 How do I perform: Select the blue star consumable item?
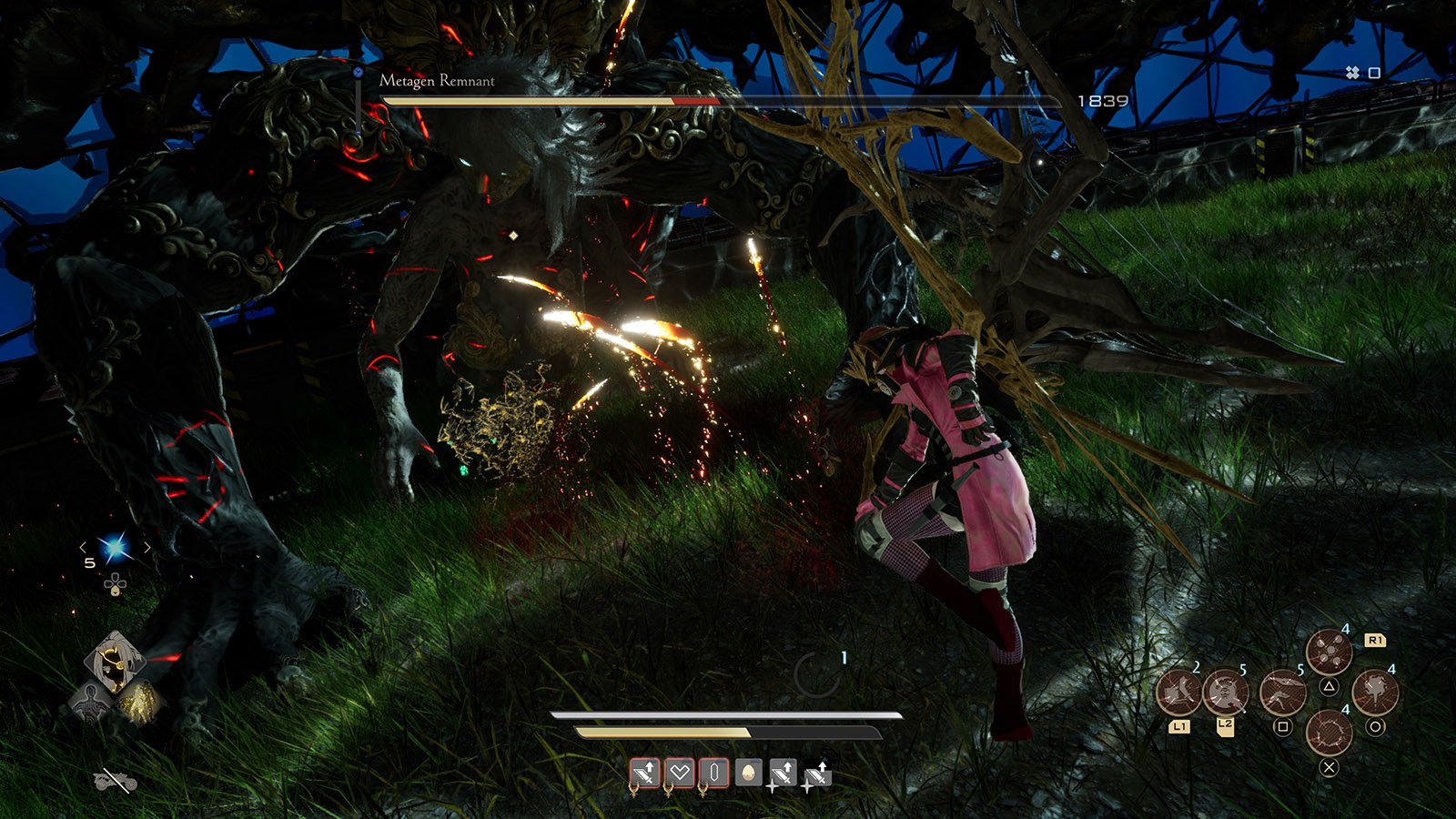pos(115,548)
